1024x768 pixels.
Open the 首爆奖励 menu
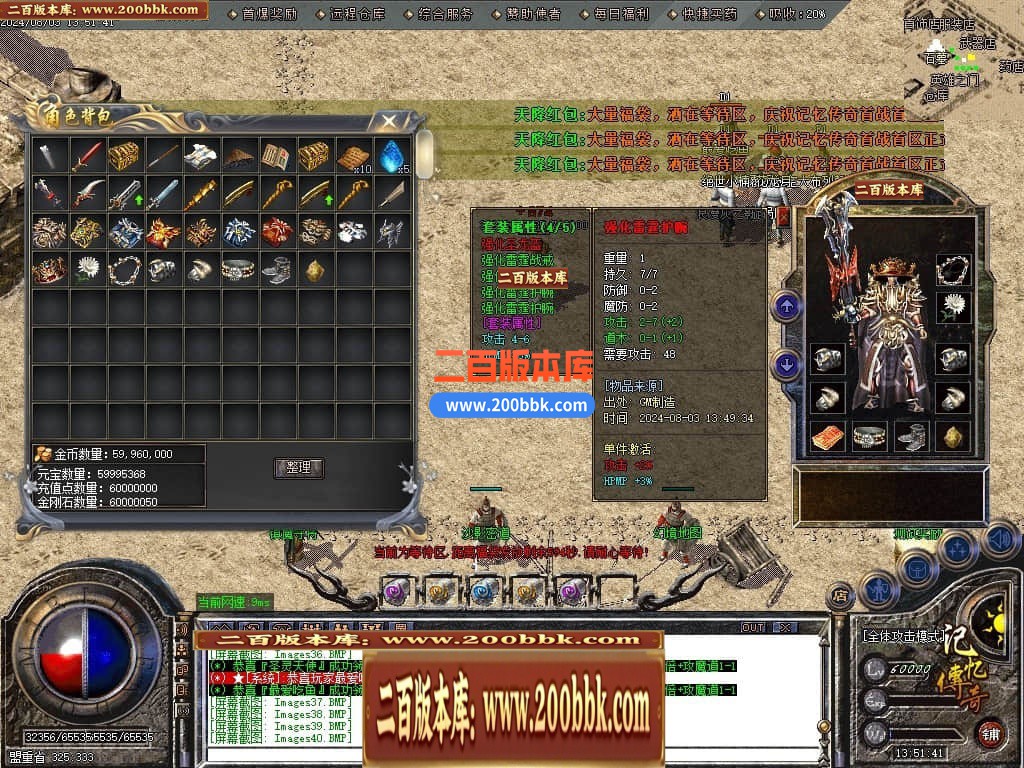pyautogui.click(x=269, y=14)
